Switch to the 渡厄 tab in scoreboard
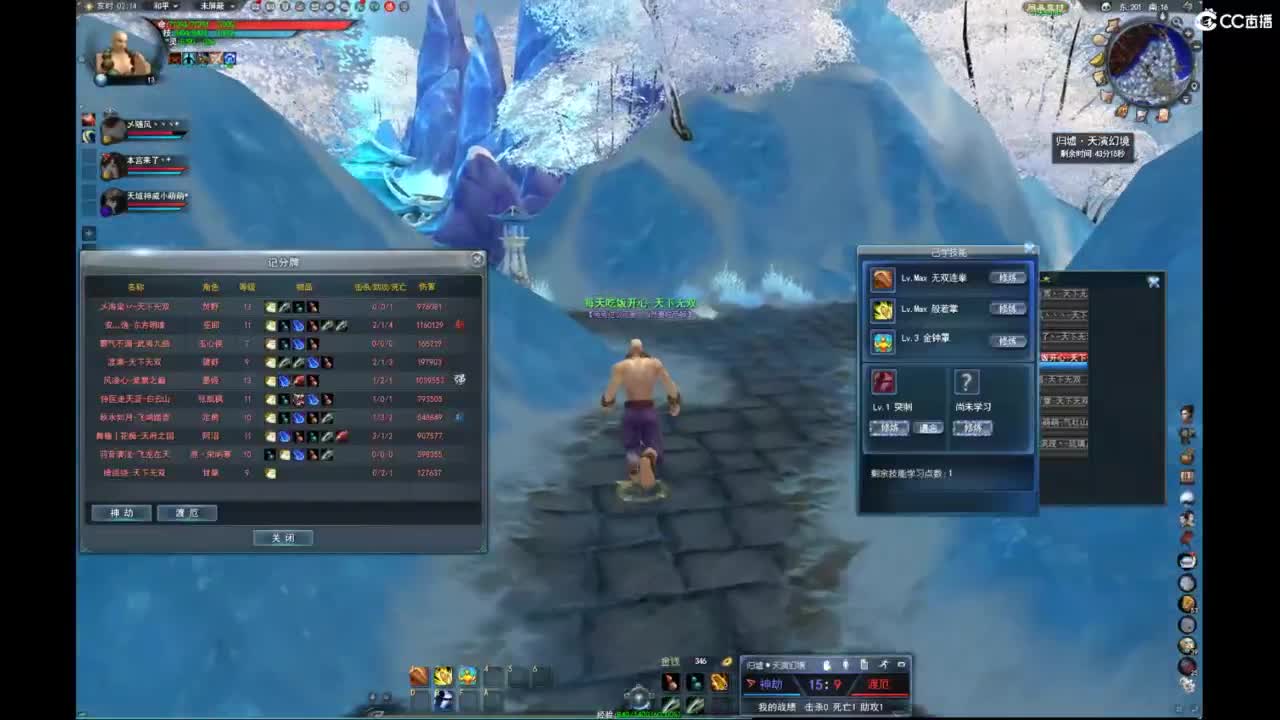 pyautogui.click(x=187, y=512)
